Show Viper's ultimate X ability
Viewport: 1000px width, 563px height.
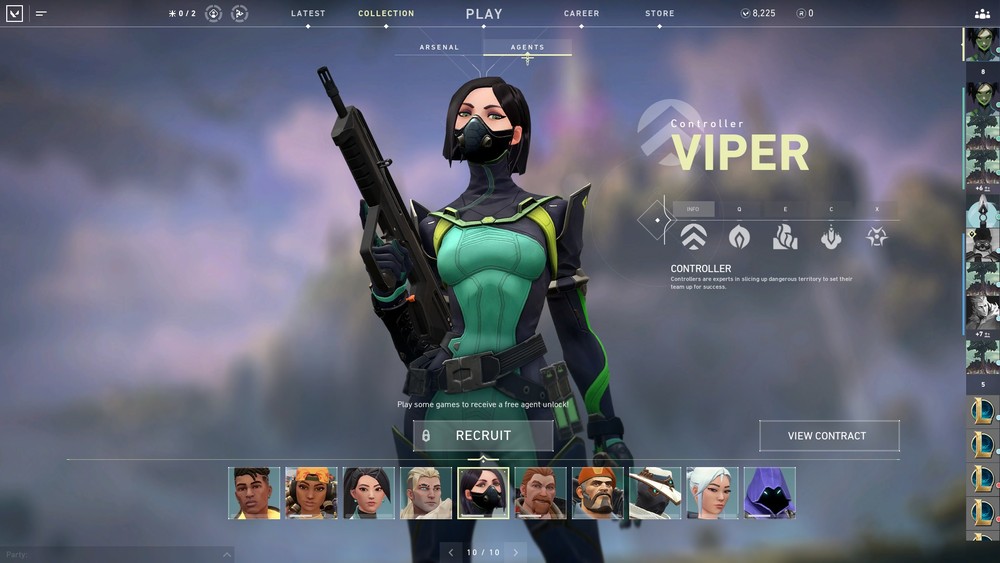click(x=877, y=237)
